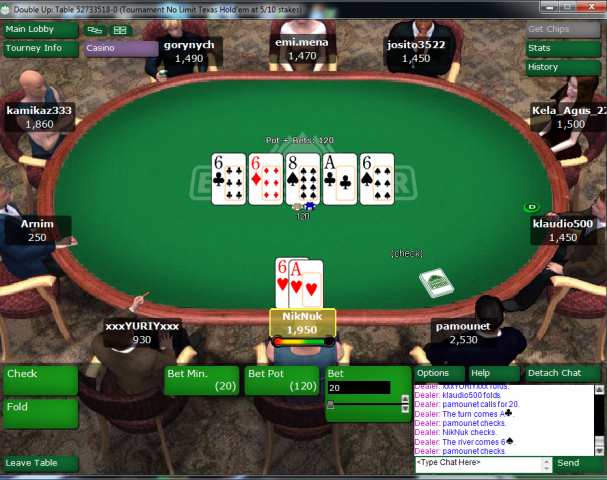Viewport: 607px width, 480px height.
Task: Click the cascade tables layout icon
Action: pos(96,30)
